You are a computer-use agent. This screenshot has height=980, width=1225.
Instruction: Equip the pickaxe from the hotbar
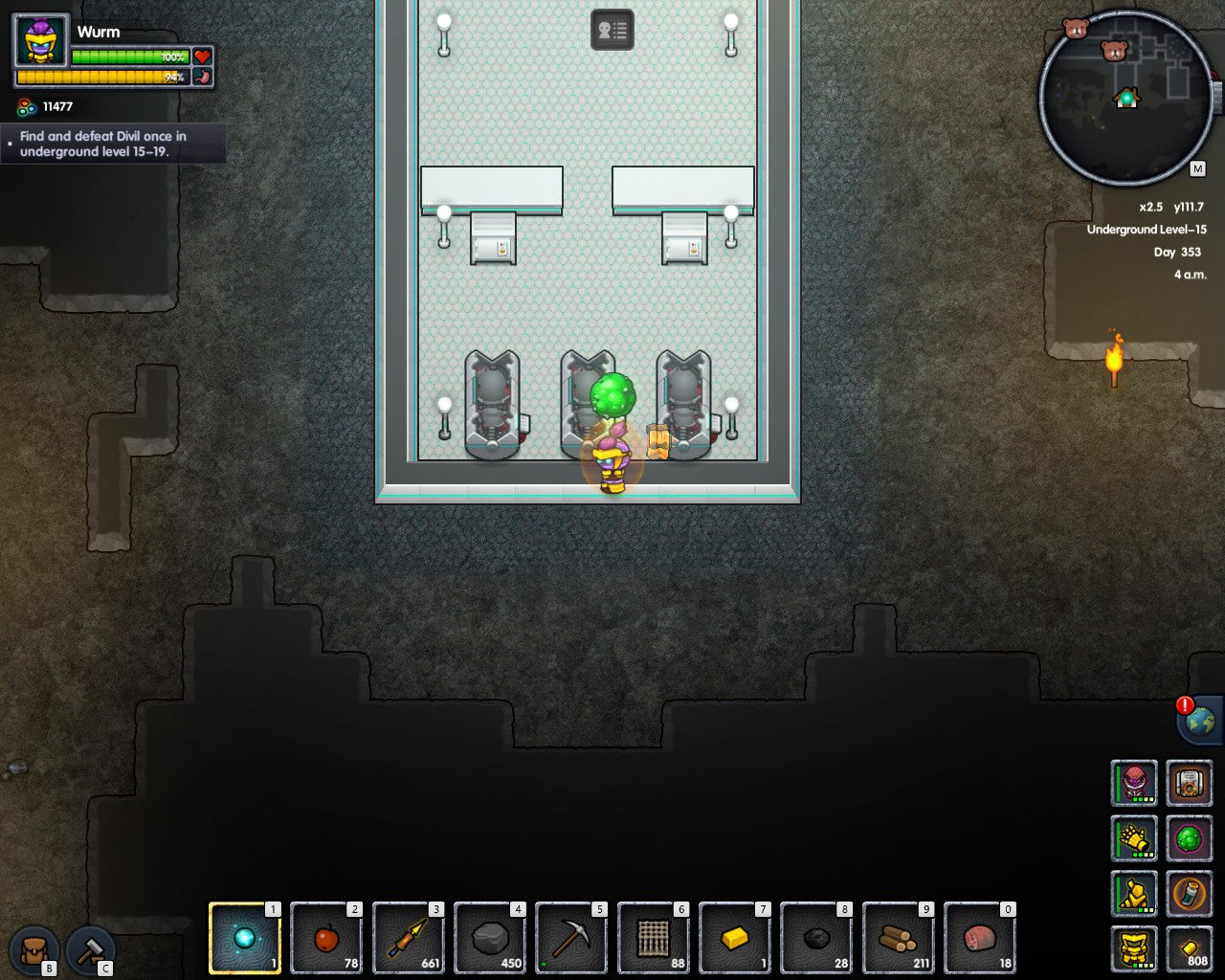(x=571, y=939)
